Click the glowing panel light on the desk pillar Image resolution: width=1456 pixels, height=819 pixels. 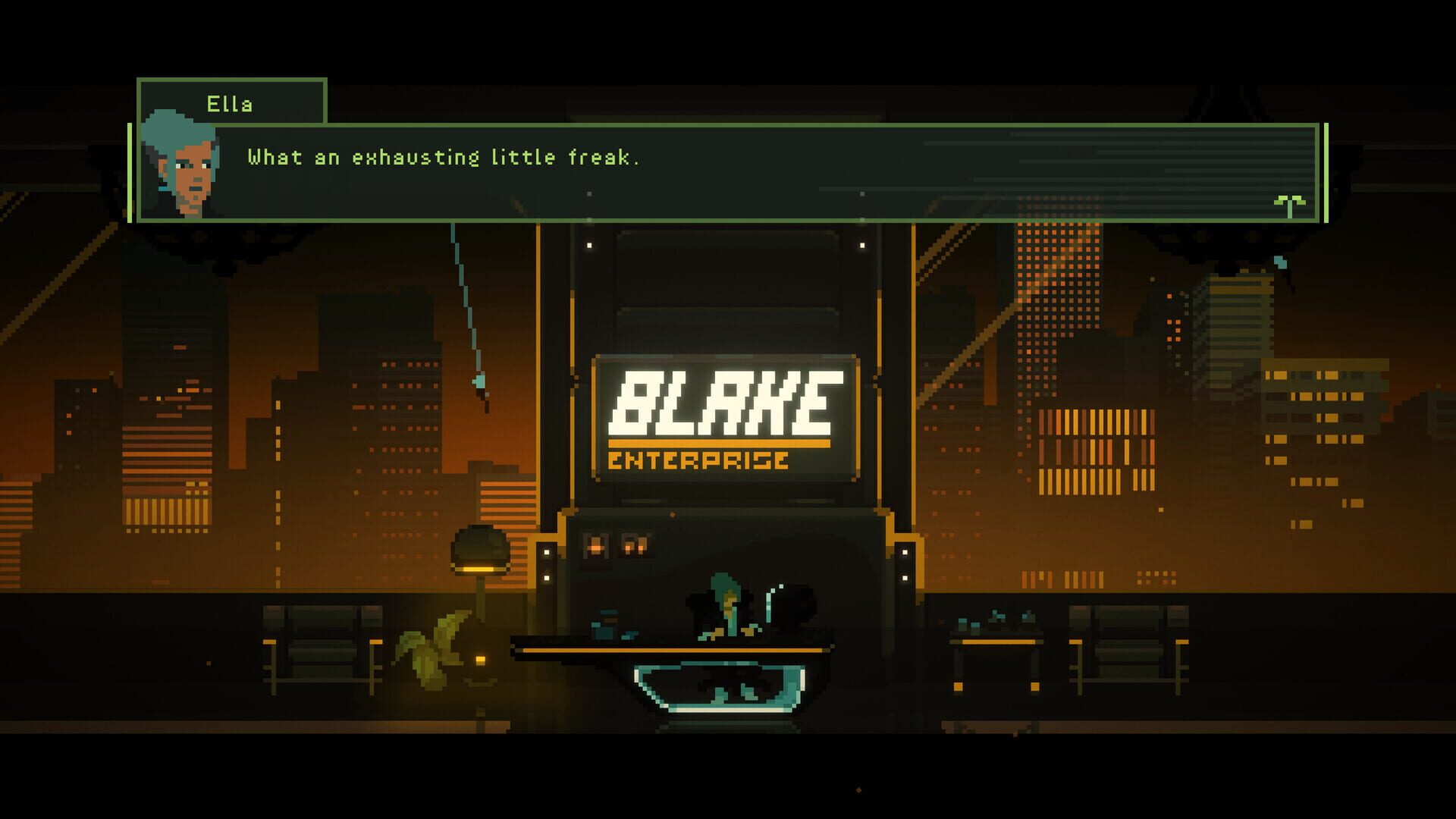(x=548, y=565)
